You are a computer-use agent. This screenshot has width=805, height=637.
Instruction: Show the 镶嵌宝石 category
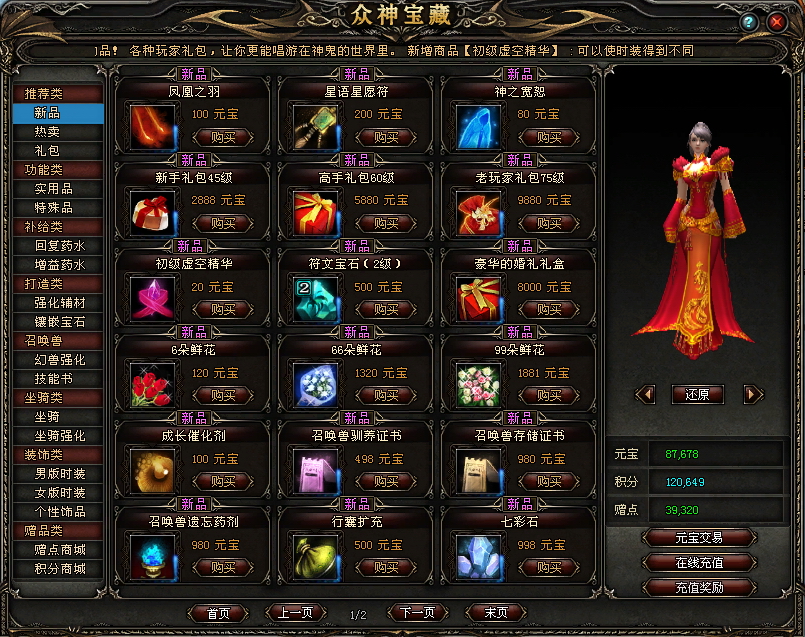coord(60,322)
